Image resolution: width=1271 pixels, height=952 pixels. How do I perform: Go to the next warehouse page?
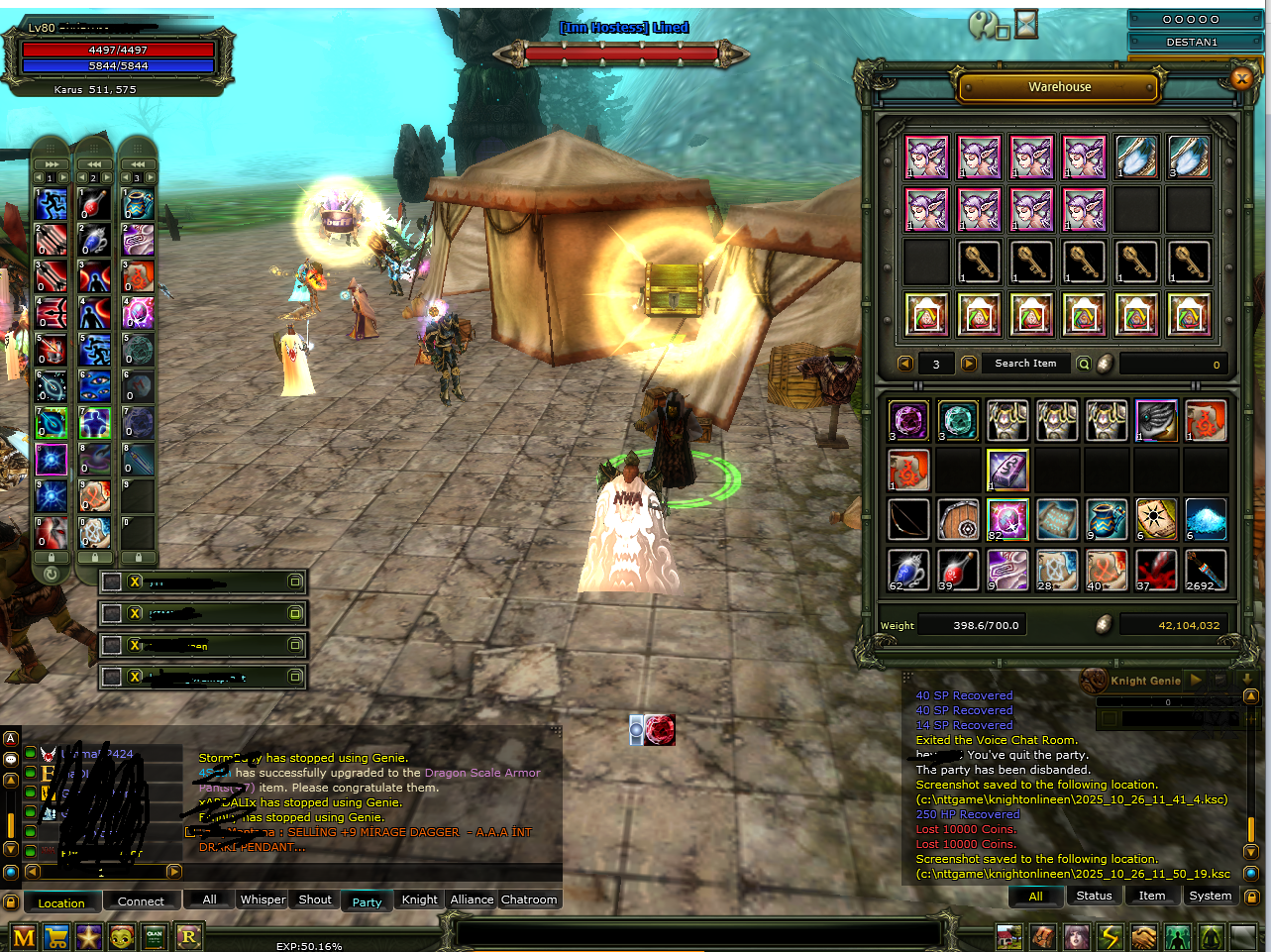(x=968, y=364)
